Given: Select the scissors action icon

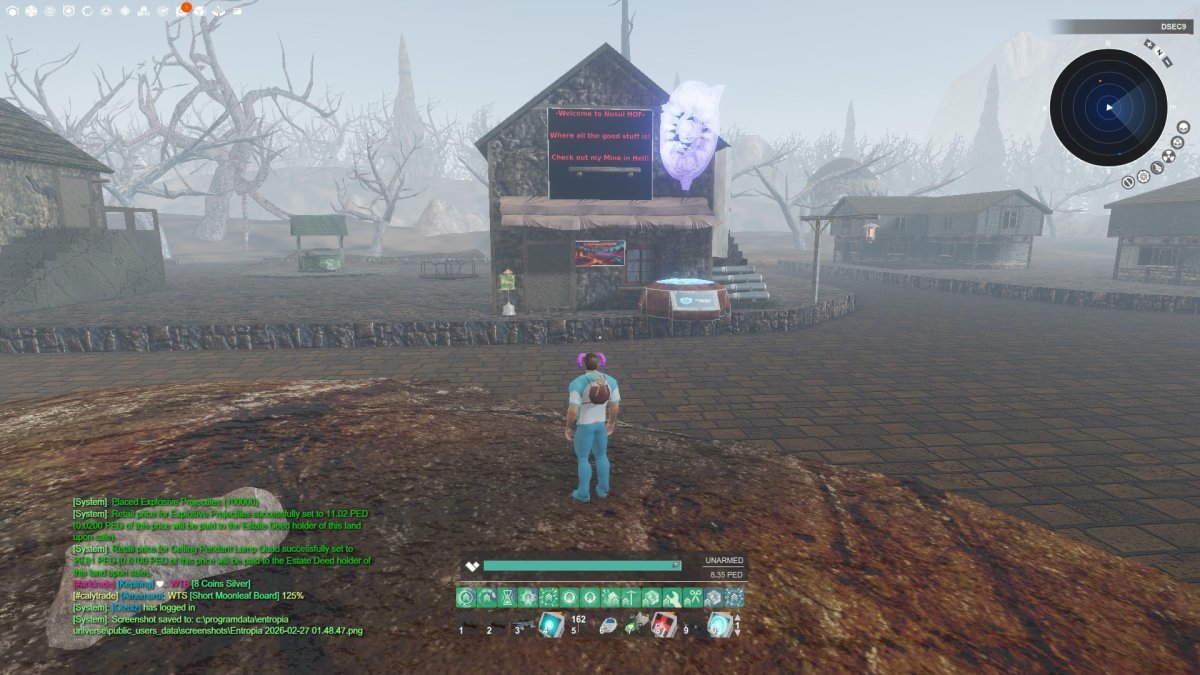Looking at the screenshot, I should (x=693, y=598).
